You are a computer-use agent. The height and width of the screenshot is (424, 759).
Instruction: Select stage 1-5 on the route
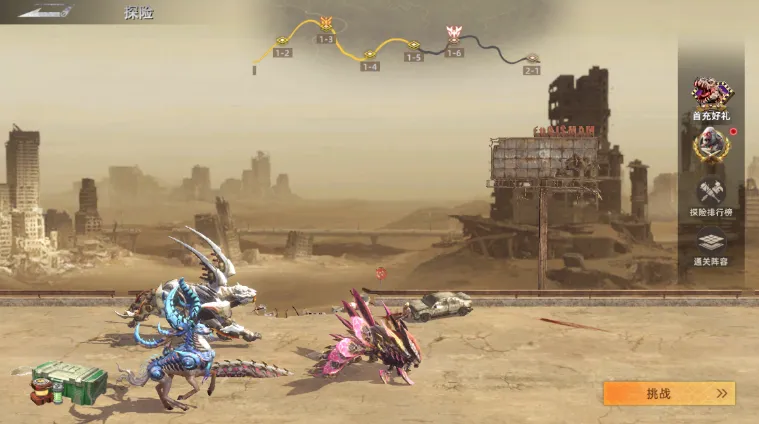pos(413,46)
